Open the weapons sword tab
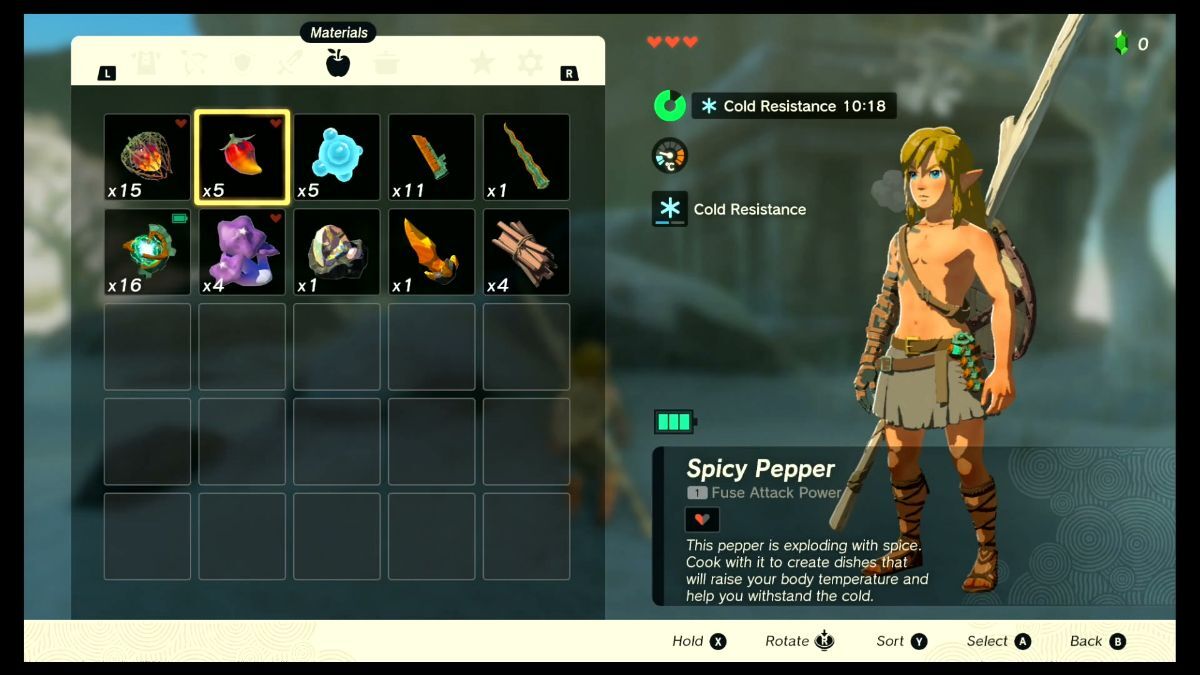This screenshot has width=1200, height=675. pyautogui.click(x=289, y=64)
